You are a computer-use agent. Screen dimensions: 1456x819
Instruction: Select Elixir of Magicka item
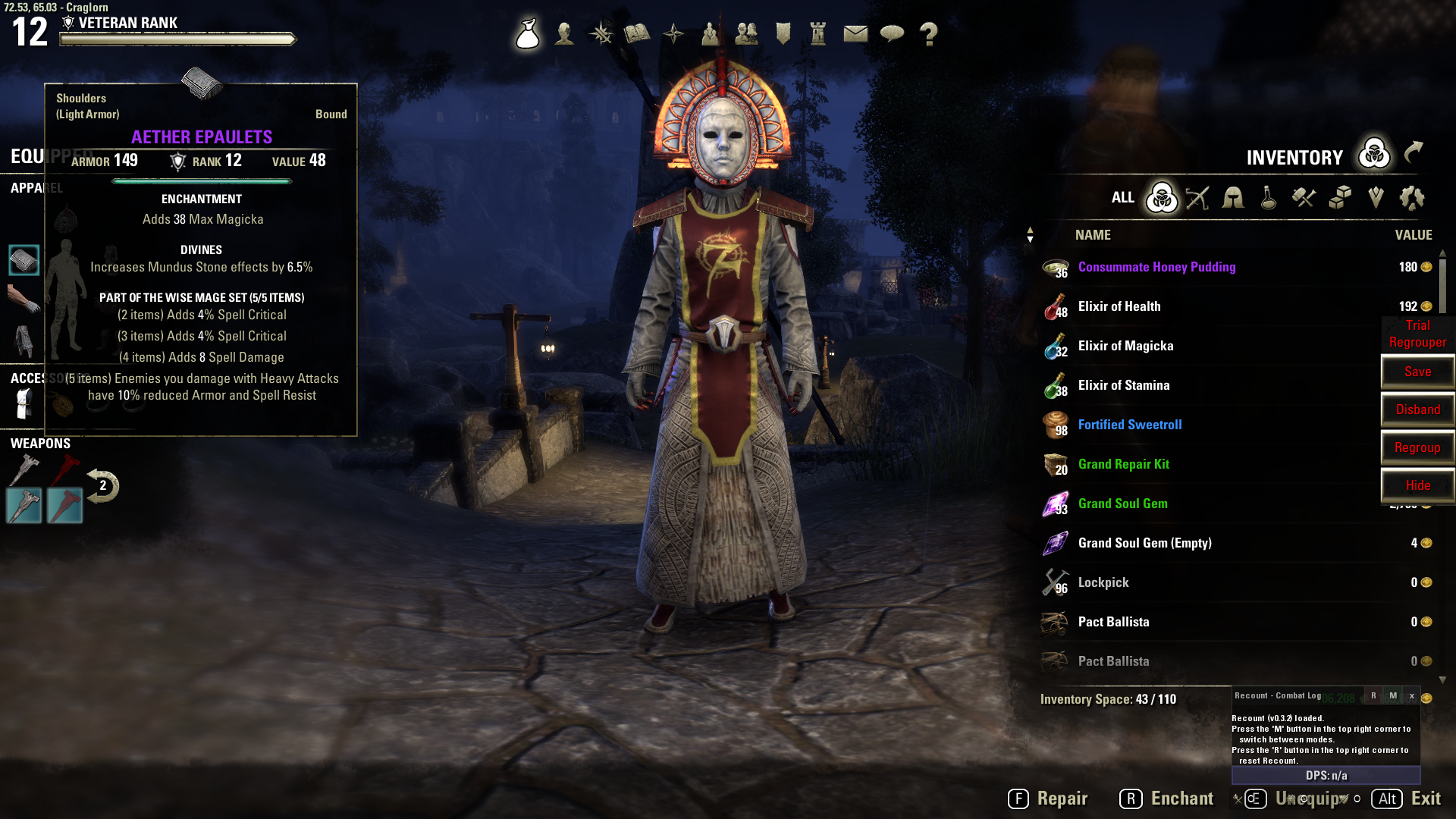(1125, 346)
